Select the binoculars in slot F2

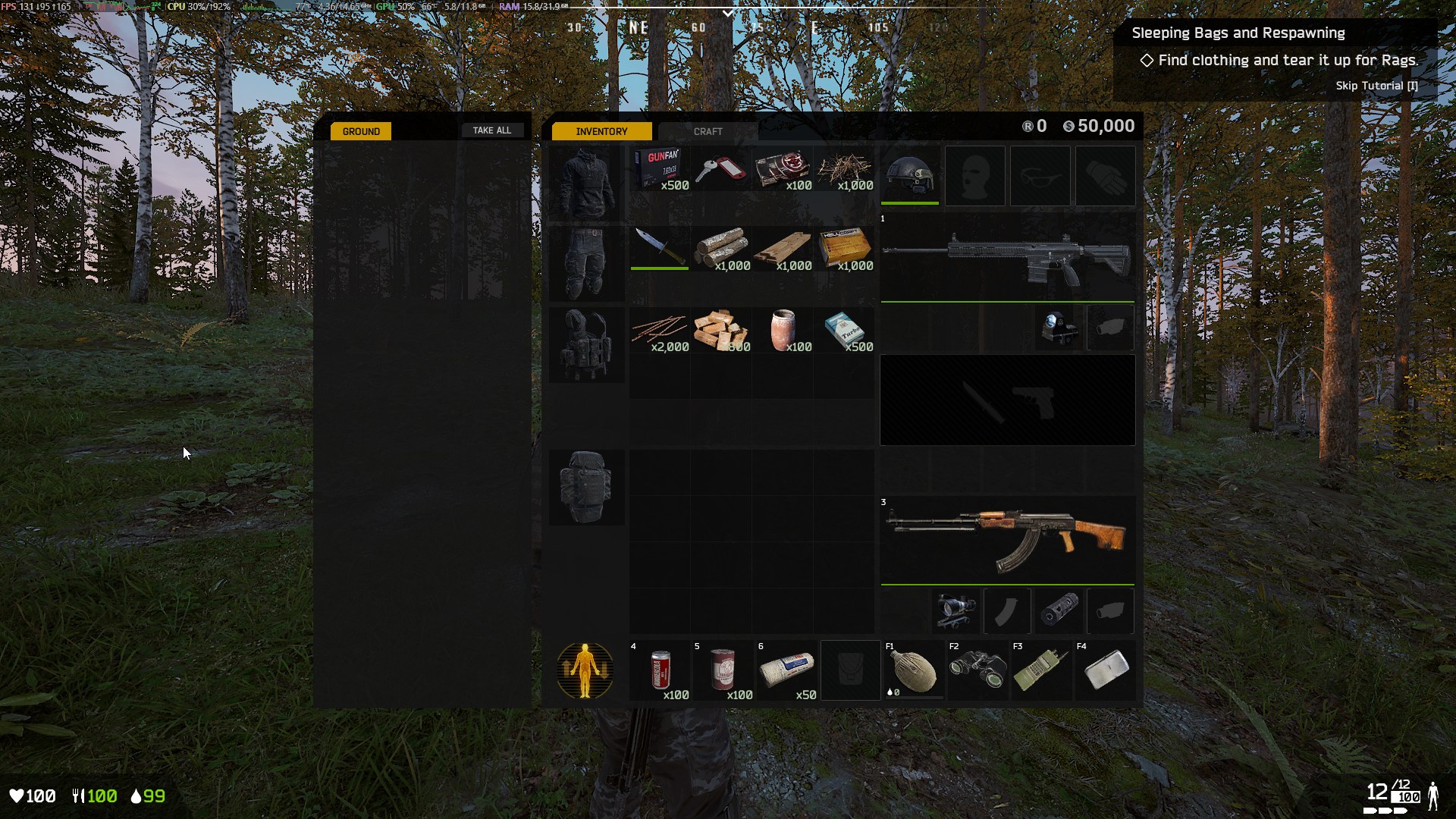[977, 670]
